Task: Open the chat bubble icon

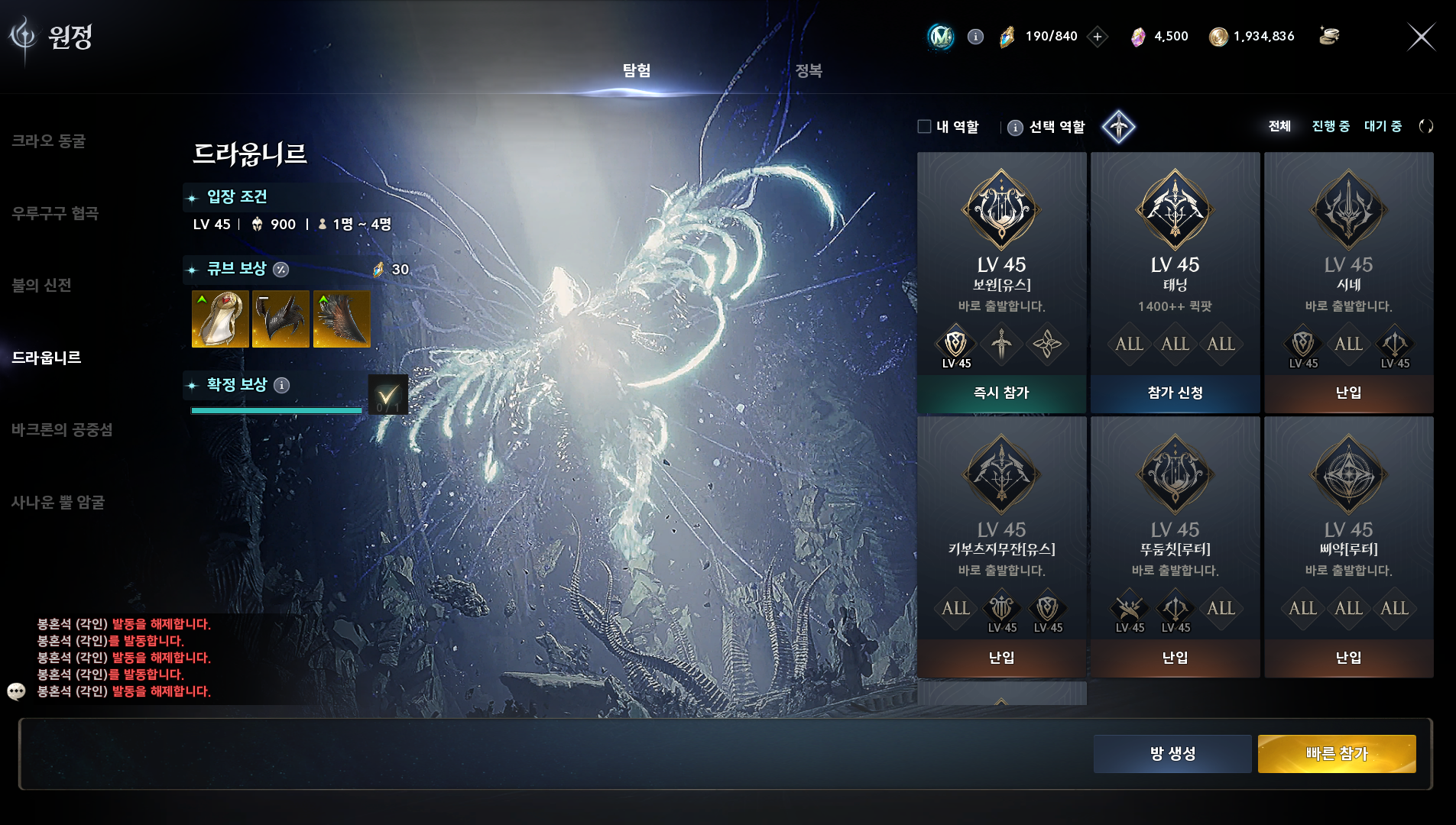Action: pos(16,691)
